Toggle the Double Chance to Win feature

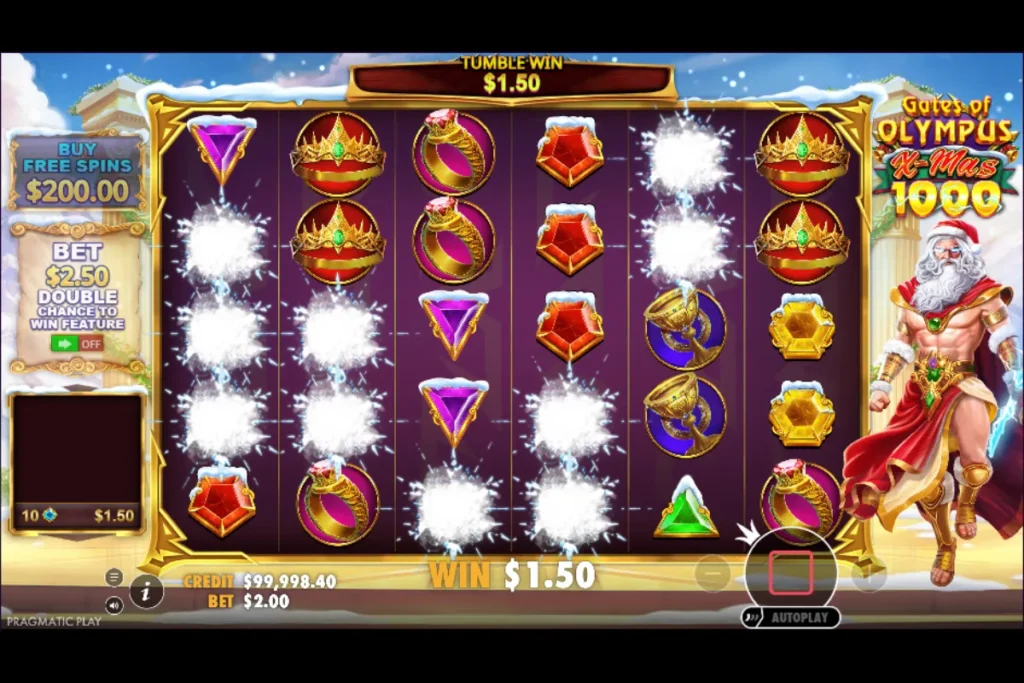click(77, 343)
